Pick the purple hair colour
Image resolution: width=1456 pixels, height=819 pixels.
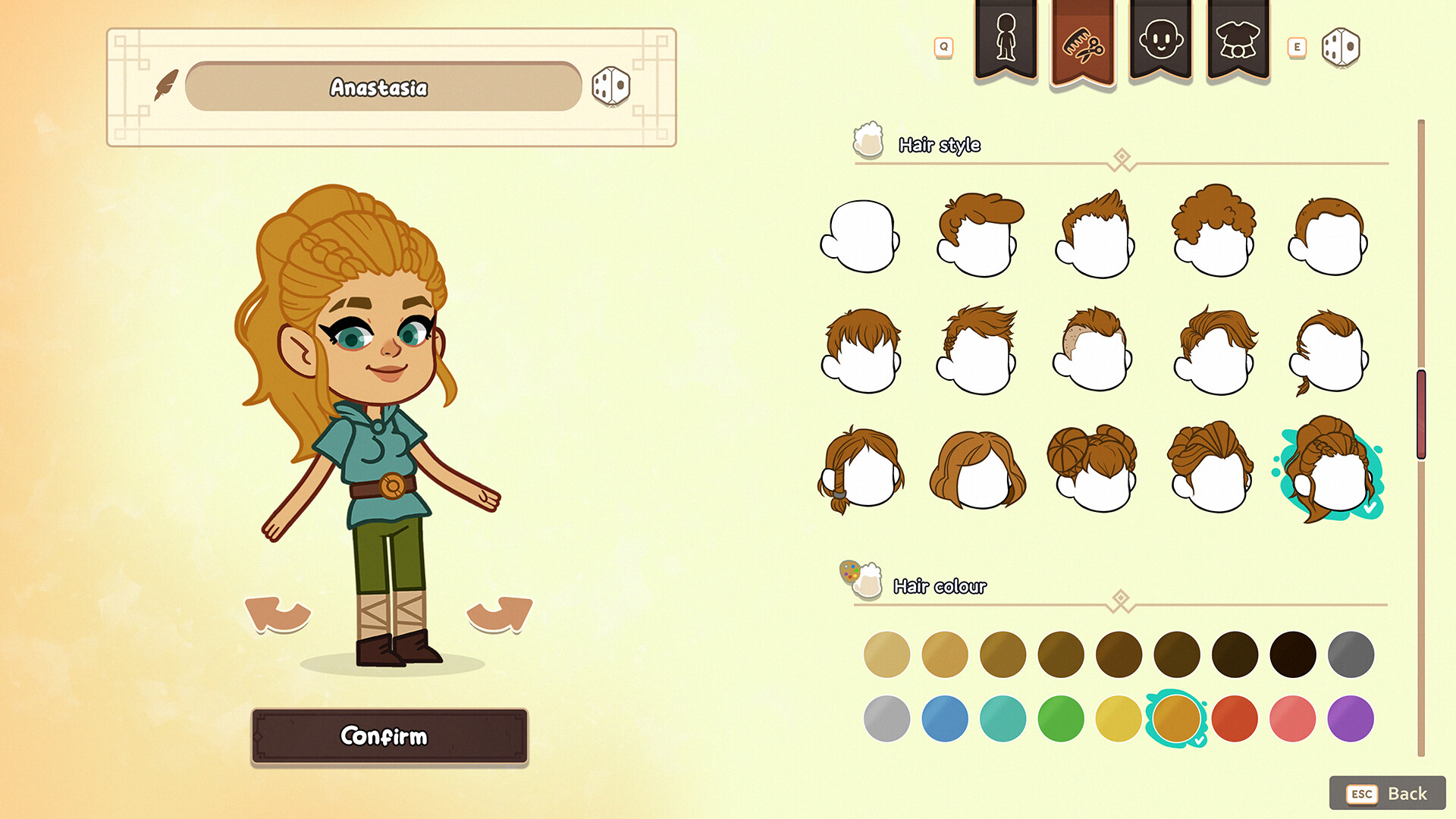coord(1351,717)
